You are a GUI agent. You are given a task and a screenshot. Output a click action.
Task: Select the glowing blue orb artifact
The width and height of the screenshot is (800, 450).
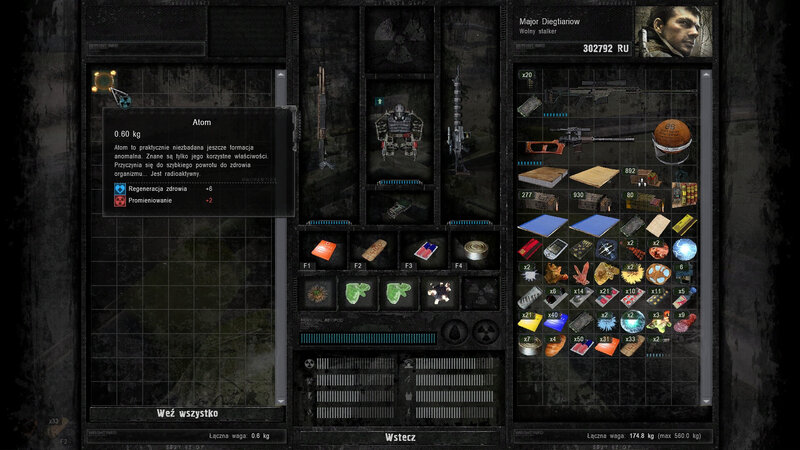pyautogui.click(x=685, y=247)
